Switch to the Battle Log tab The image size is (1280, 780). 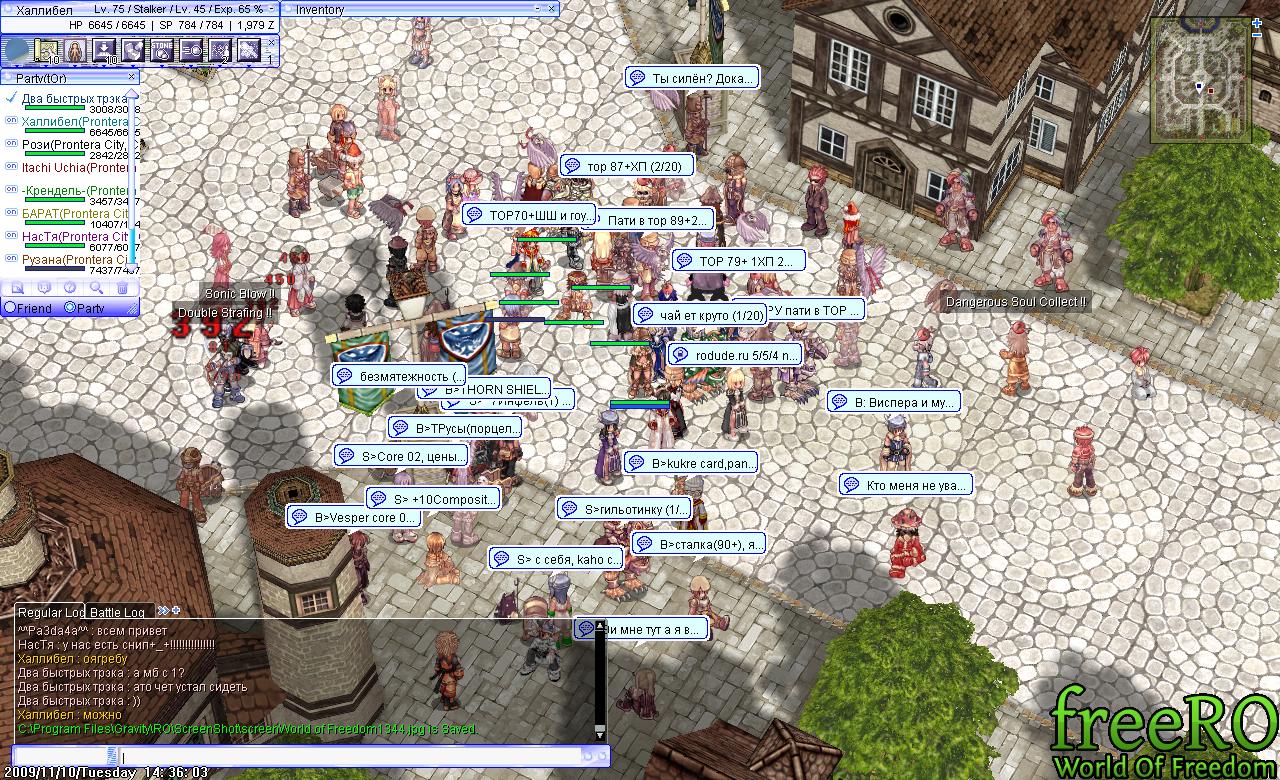point(117,611)
